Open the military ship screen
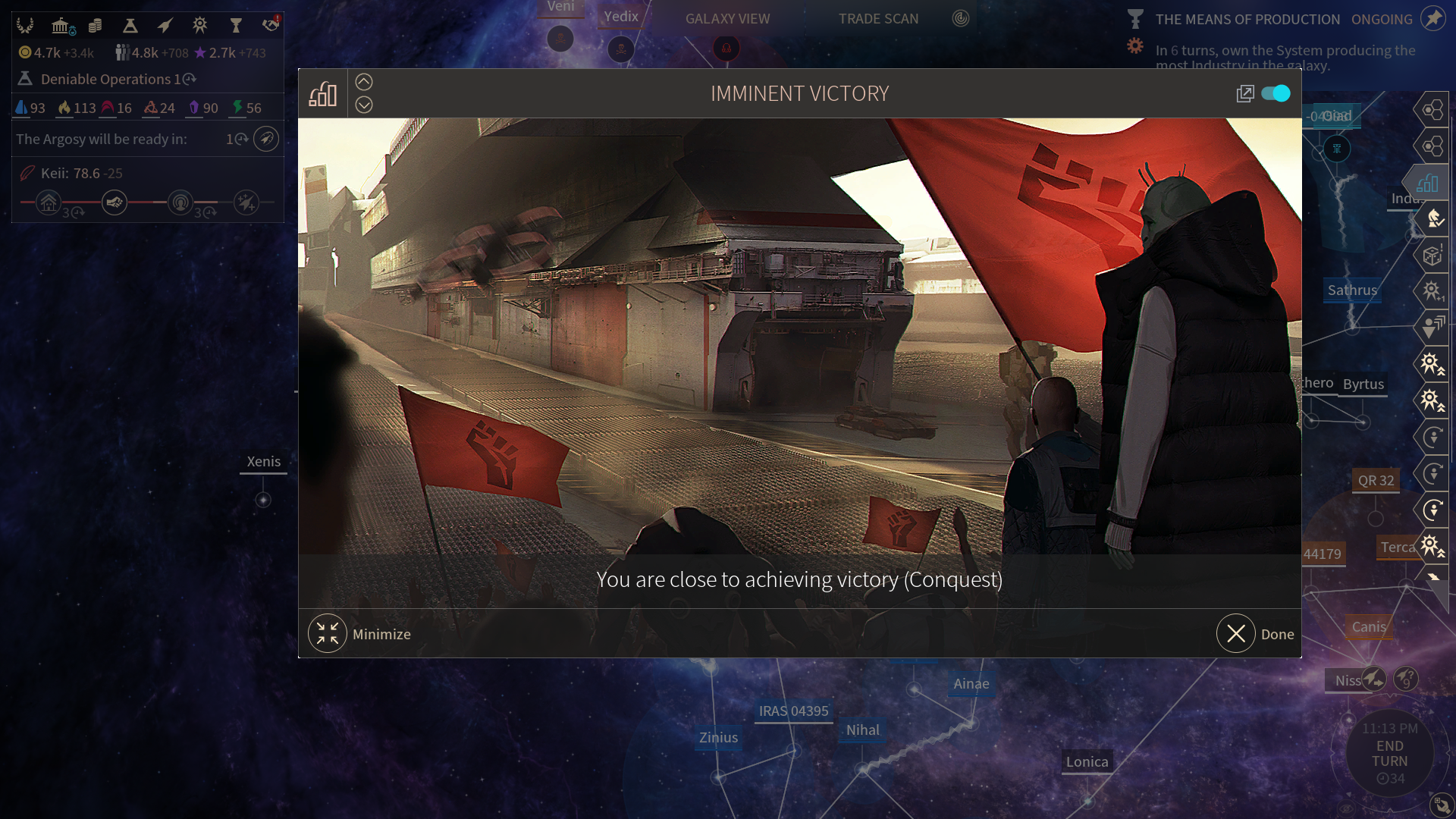This screenshot has height=819, width=1456. coord(165,26)
